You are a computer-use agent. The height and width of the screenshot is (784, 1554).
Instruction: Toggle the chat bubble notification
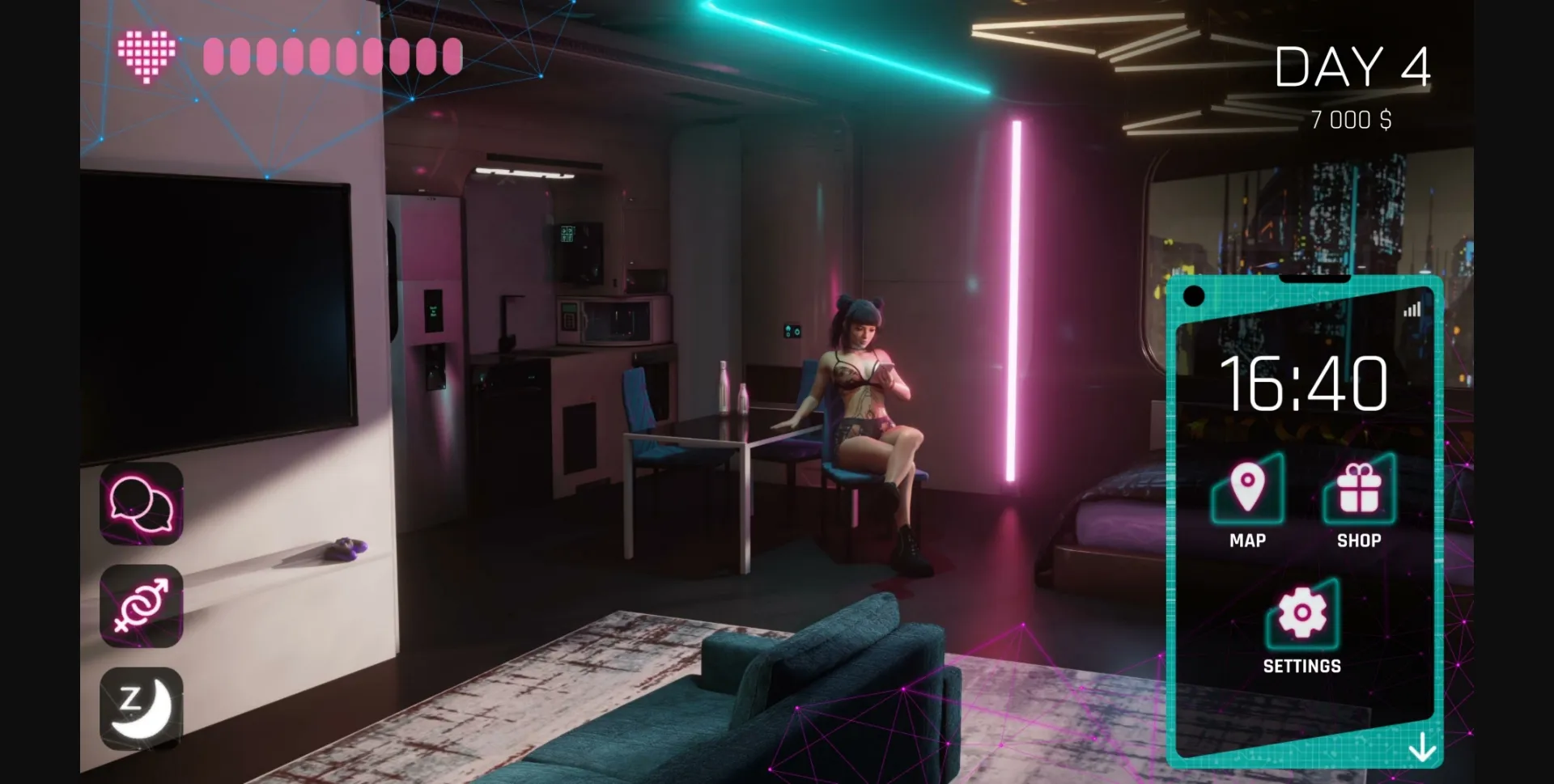click(142, 506)
